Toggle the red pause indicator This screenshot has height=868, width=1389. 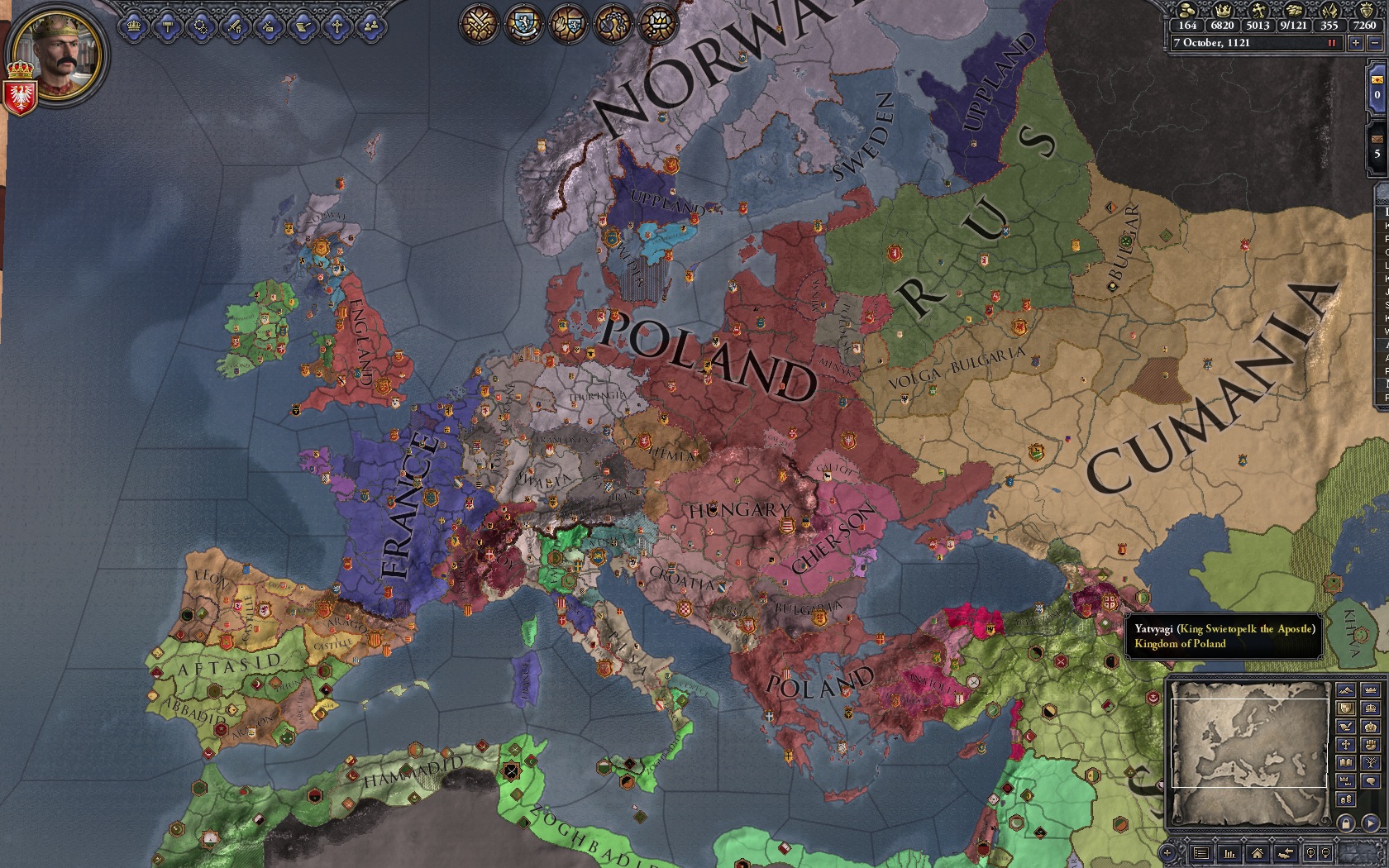1332,43
